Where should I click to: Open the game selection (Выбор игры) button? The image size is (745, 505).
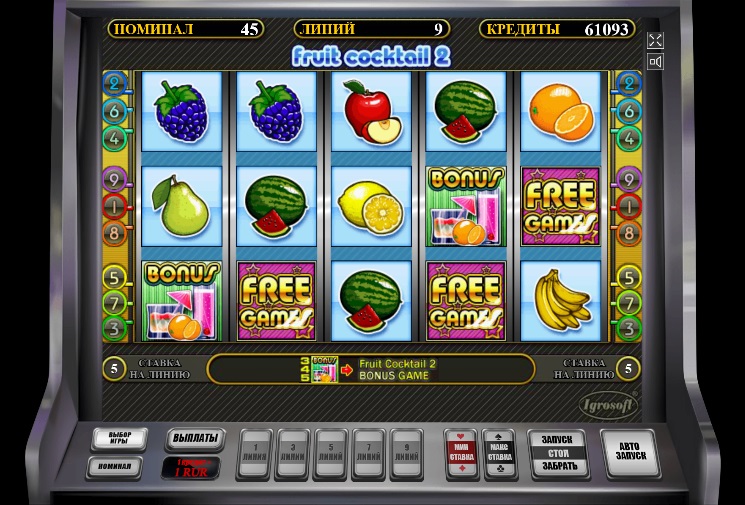point(118,439)
